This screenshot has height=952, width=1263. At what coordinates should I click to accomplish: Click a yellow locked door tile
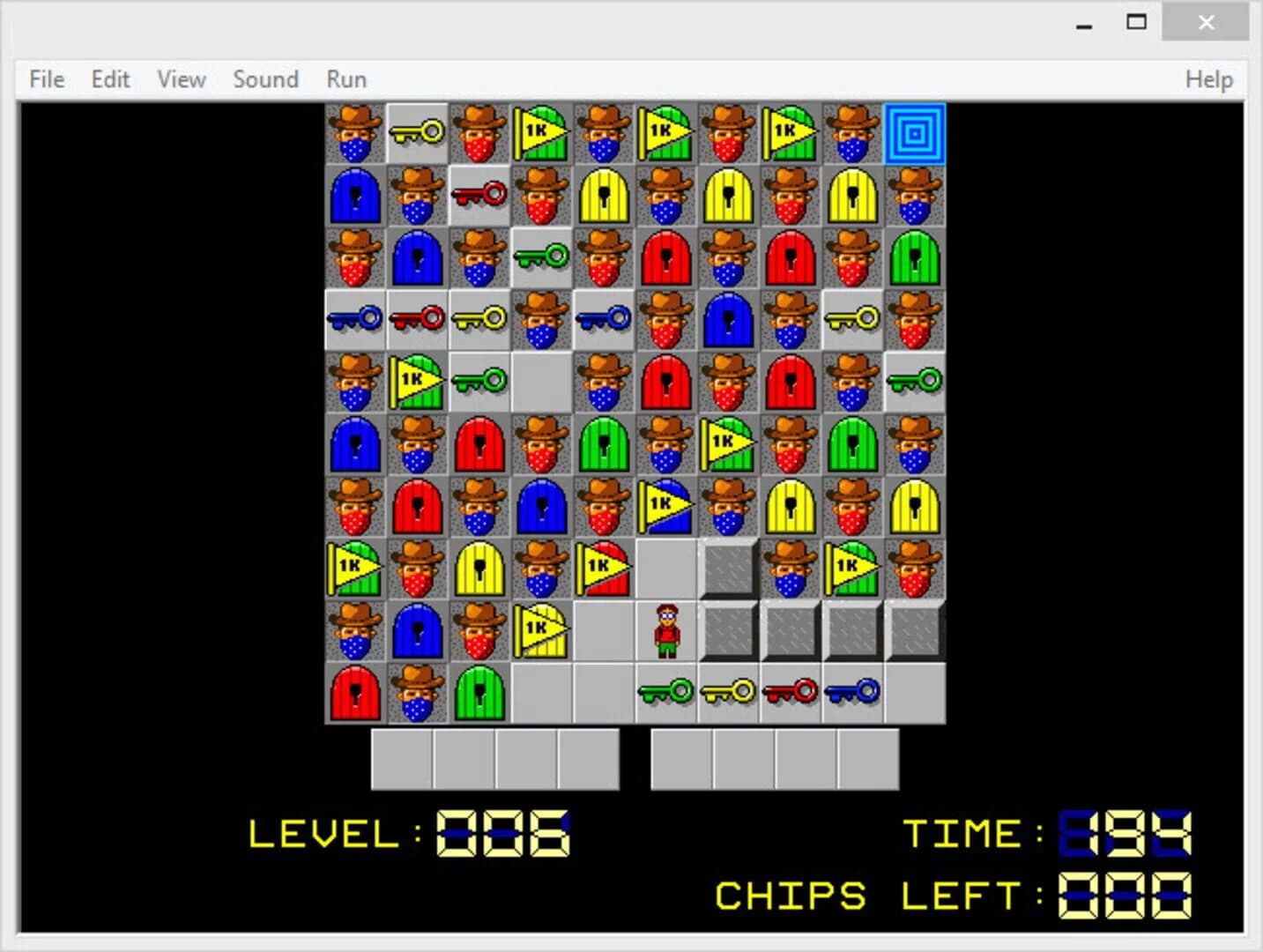[x=603, y=196]
